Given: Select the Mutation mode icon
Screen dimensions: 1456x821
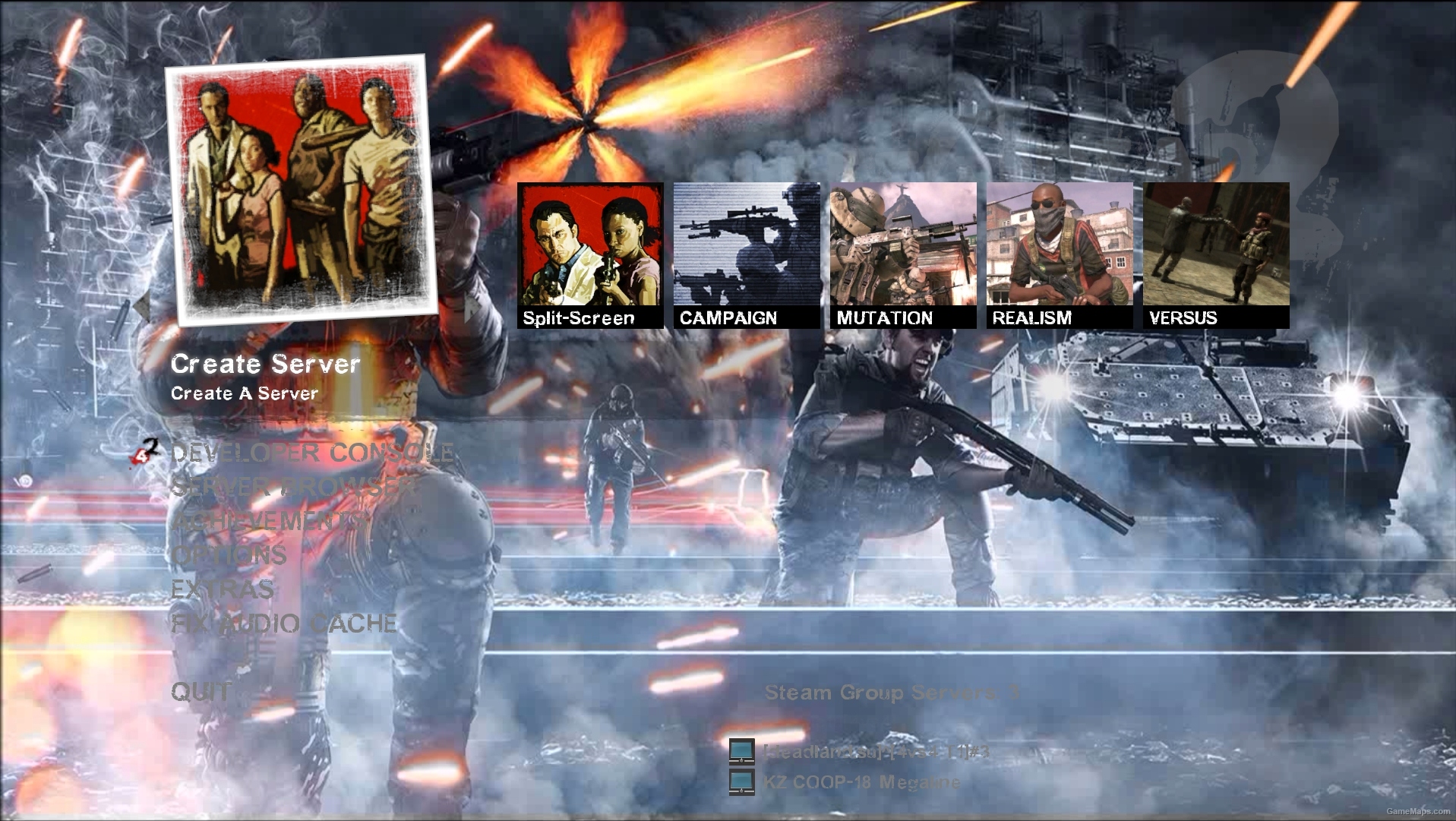Looking at the screenshot, I should [x=901, y=251].
